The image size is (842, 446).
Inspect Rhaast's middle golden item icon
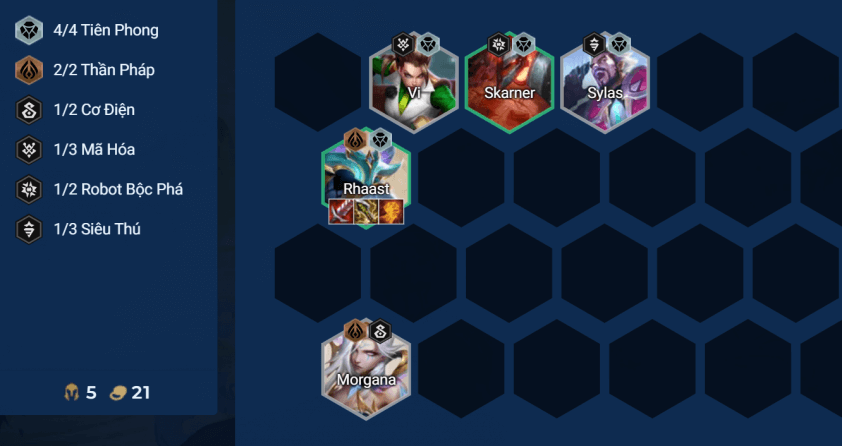pos(366,212)
